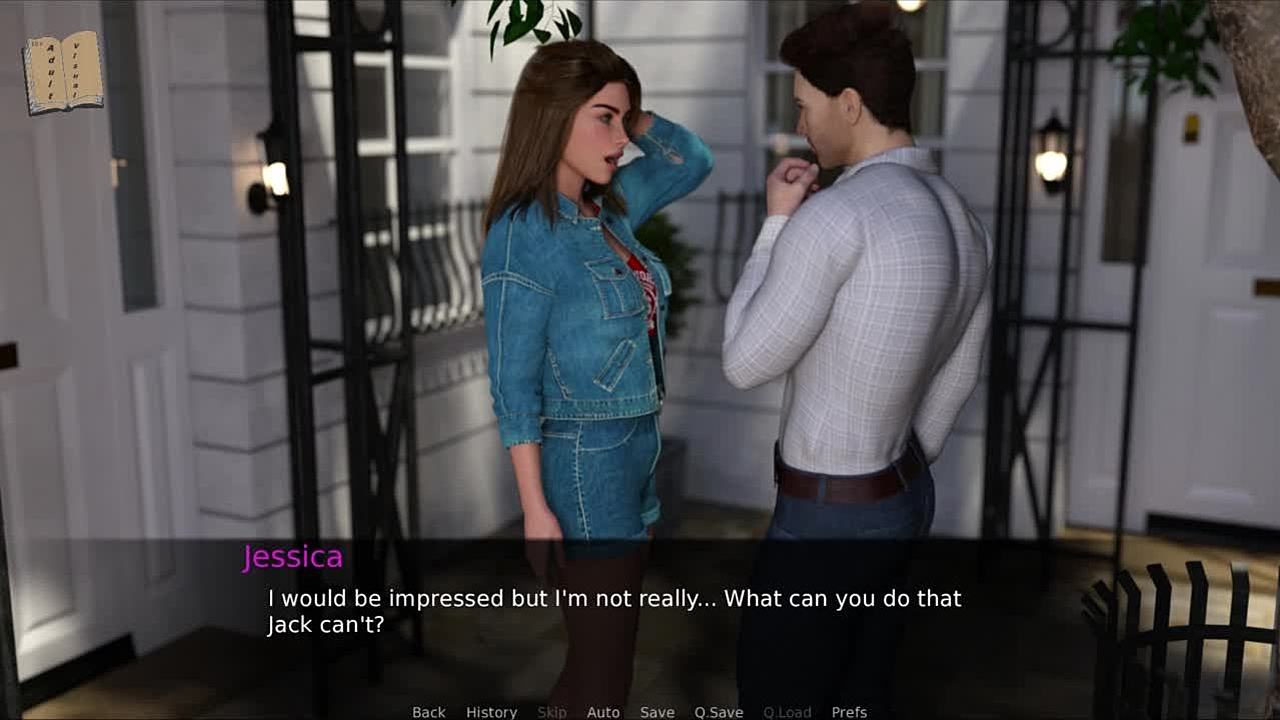Quick save with Q.Save
The width and height of the screenshot is (1280, 720).
pyautogui.click(x=718, y=712)
